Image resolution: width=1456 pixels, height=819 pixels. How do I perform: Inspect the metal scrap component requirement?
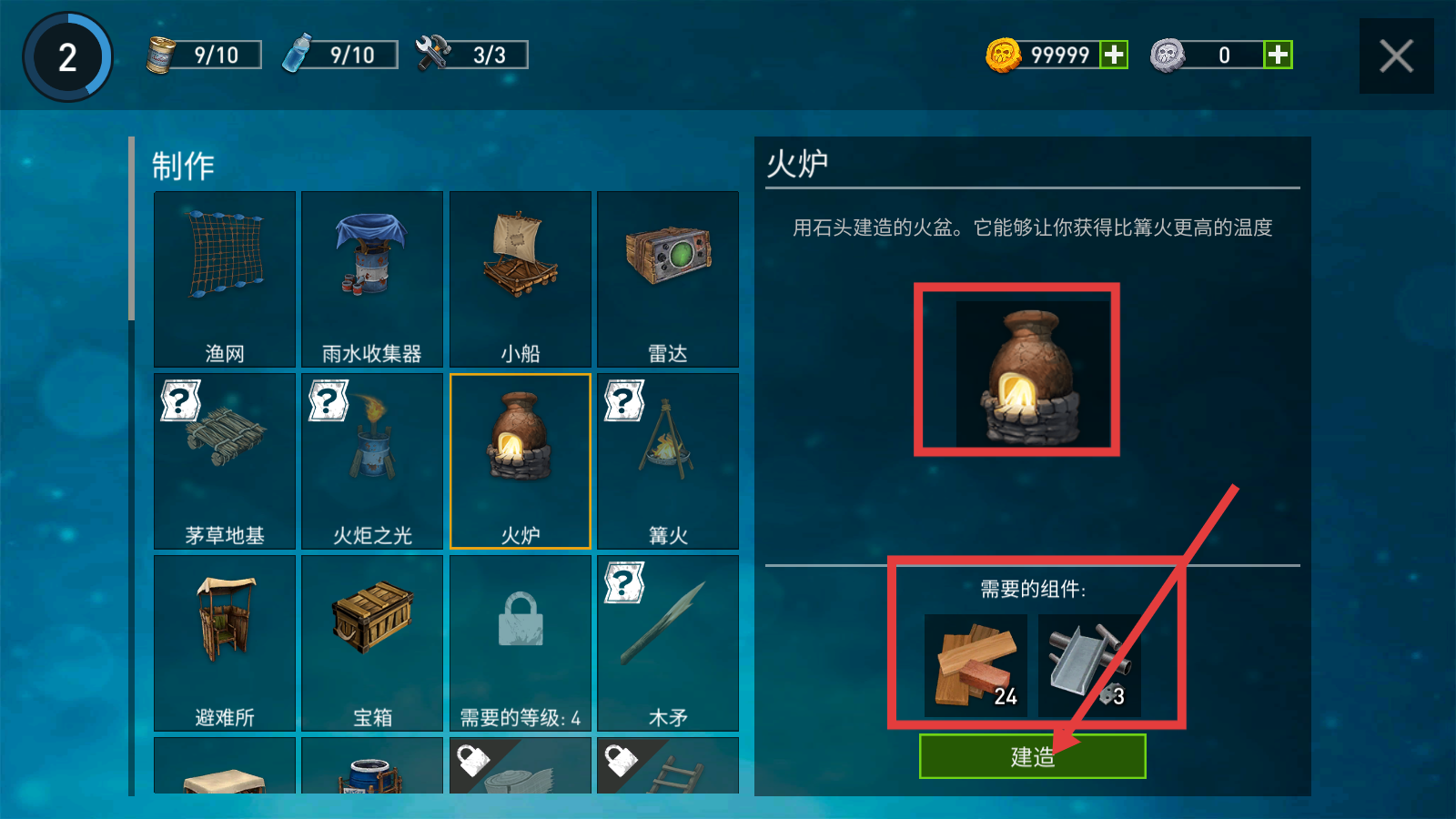point(1092,664)
